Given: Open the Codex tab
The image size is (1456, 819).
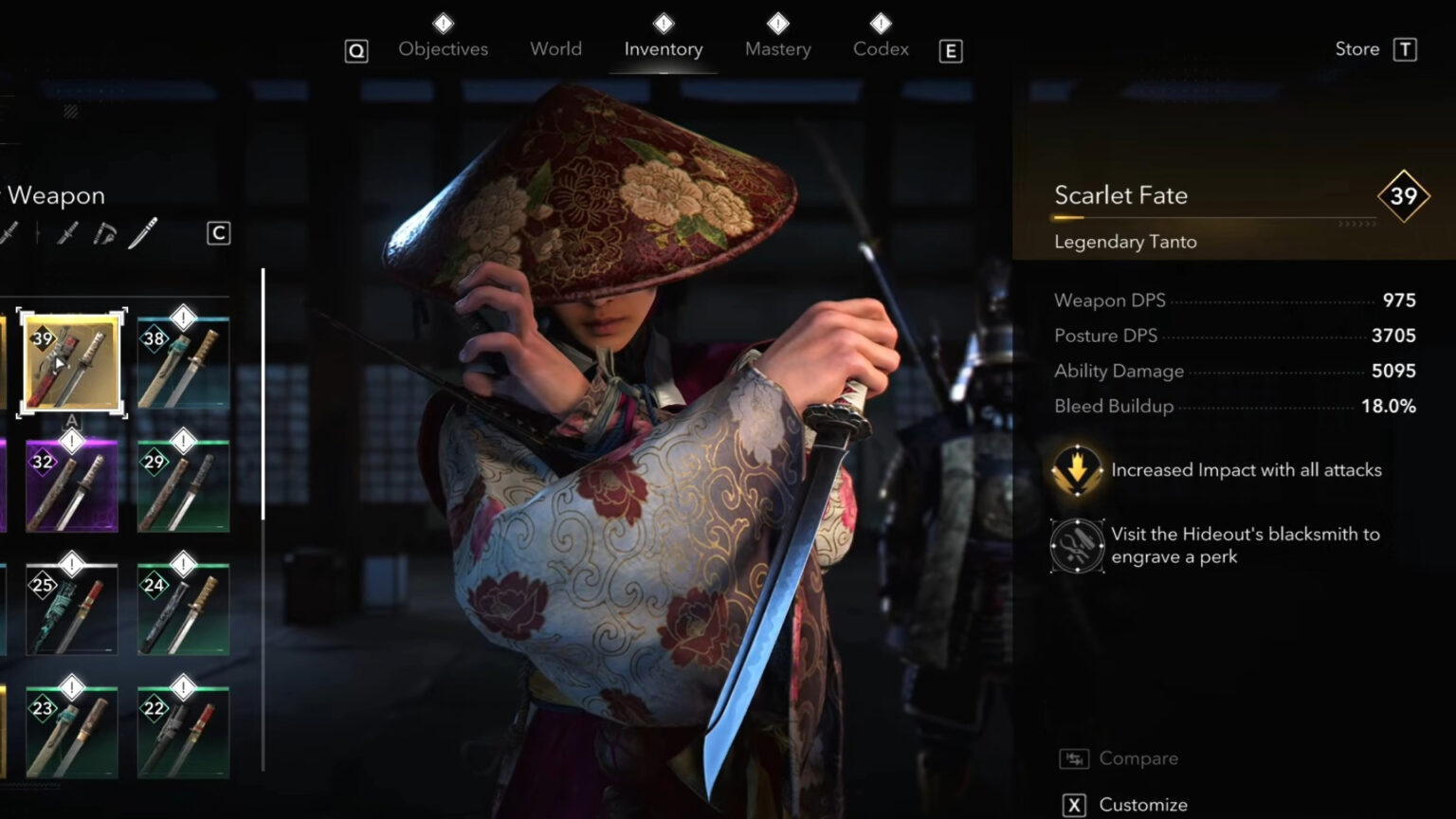Looking at the screenshot, I should coord(880,48).
